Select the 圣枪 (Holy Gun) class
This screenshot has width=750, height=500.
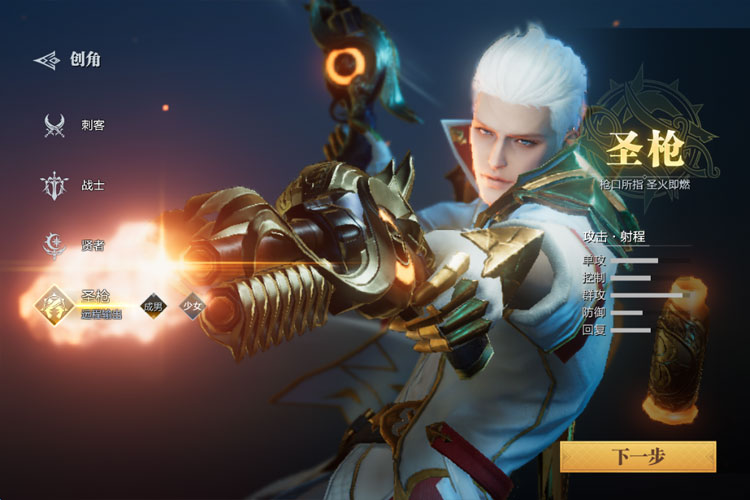tap(55, 305)
